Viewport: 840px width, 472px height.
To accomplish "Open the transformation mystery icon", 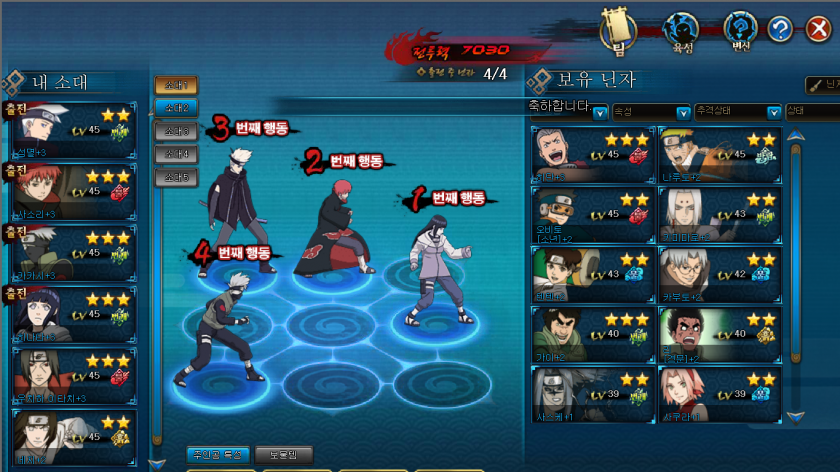I will click(x=740, y=30).
